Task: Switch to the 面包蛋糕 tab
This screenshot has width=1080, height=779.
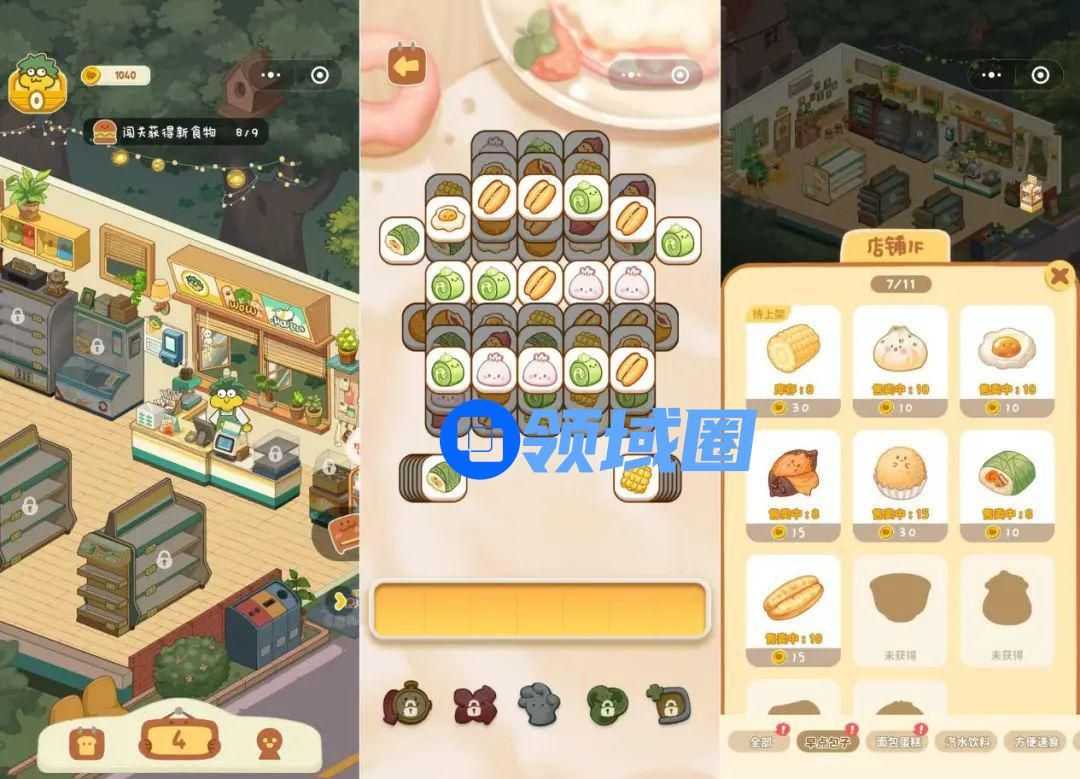Action: (895, 741)
